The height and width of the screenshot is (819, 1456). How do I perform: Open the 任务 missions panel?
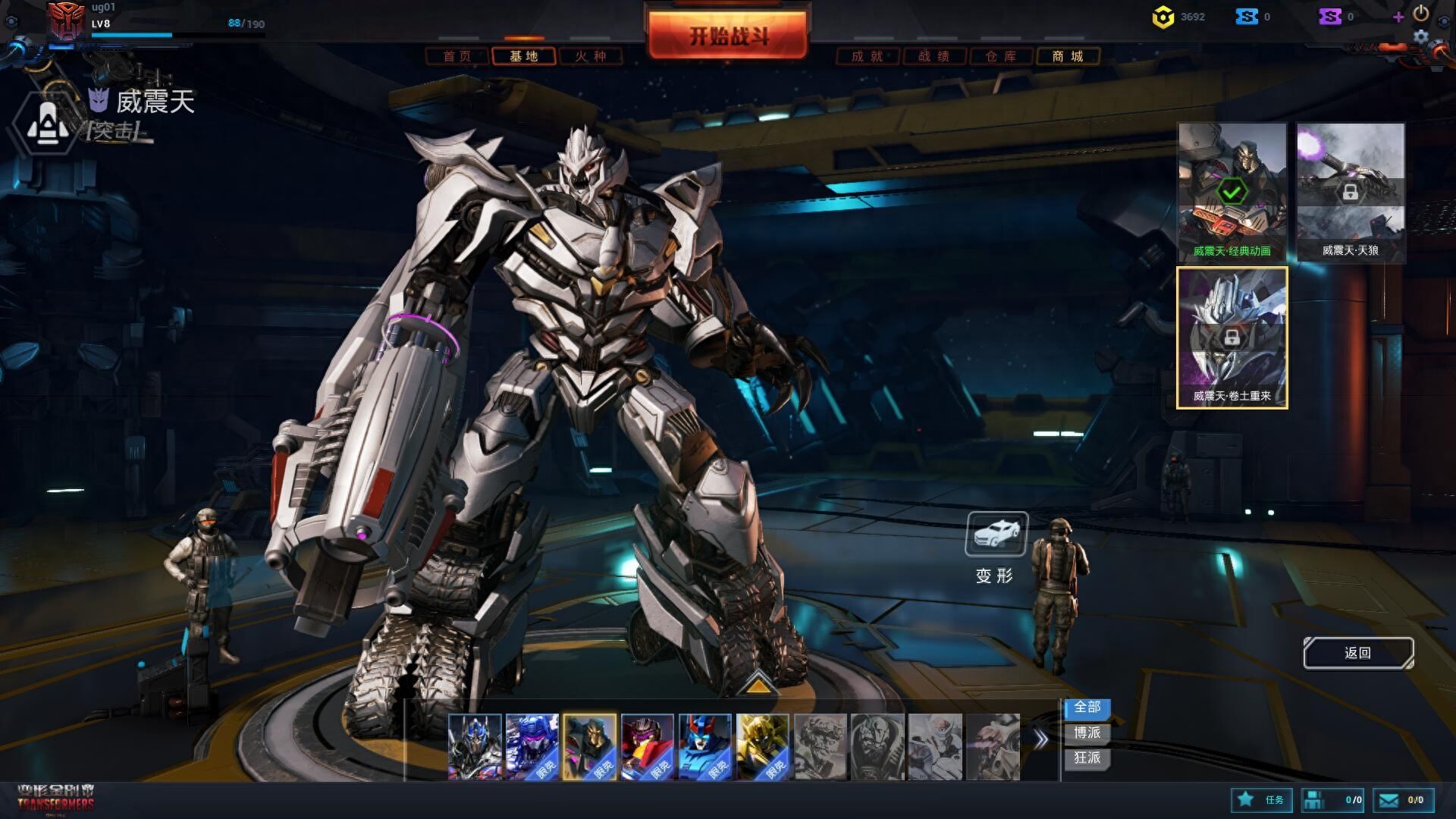point(1260,800)
